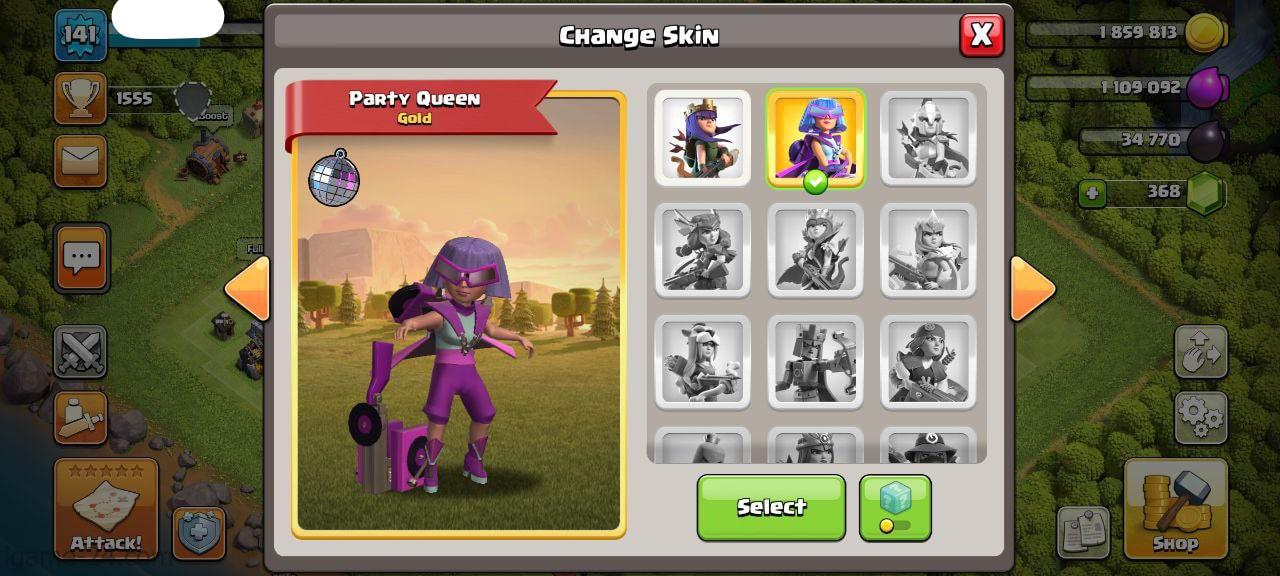Image resolution: width=1280 pixels, height=576 pixels.
Task: View the trophy league icon
Action: click(x=81, y=97)
